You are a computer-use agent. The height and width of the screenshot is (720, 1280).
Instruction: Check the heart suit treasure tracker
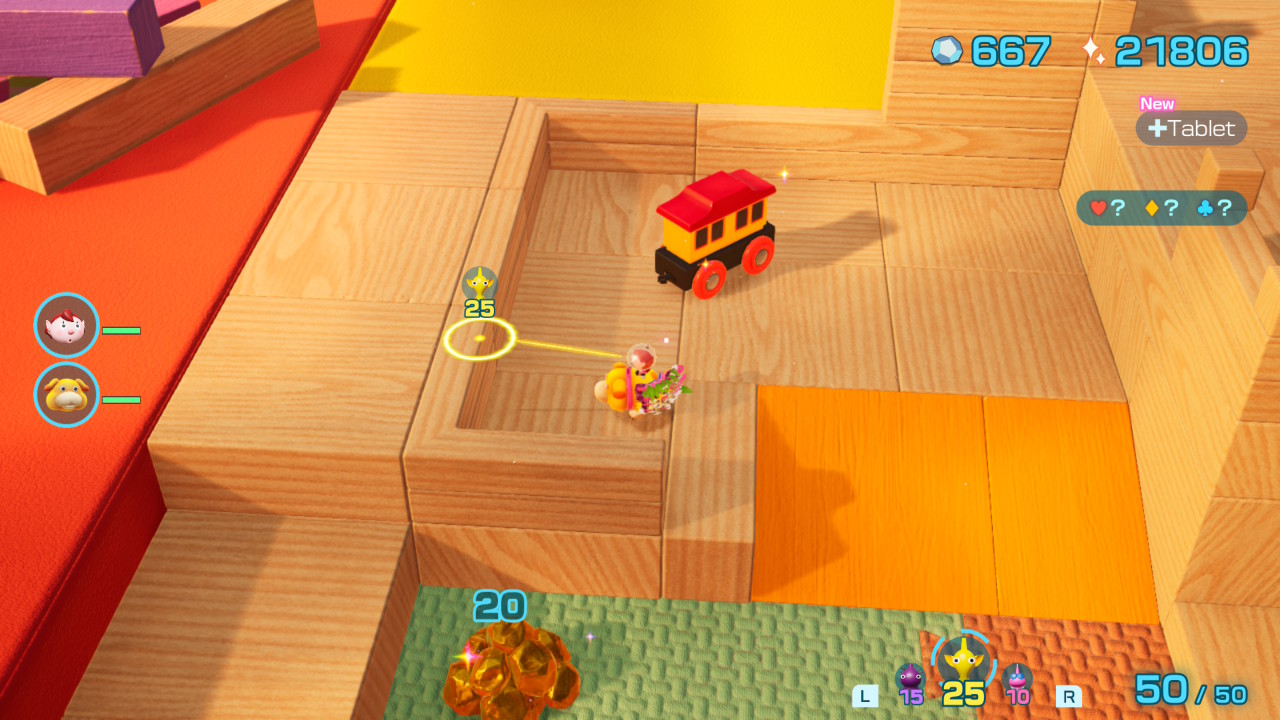coord(1107,208)
